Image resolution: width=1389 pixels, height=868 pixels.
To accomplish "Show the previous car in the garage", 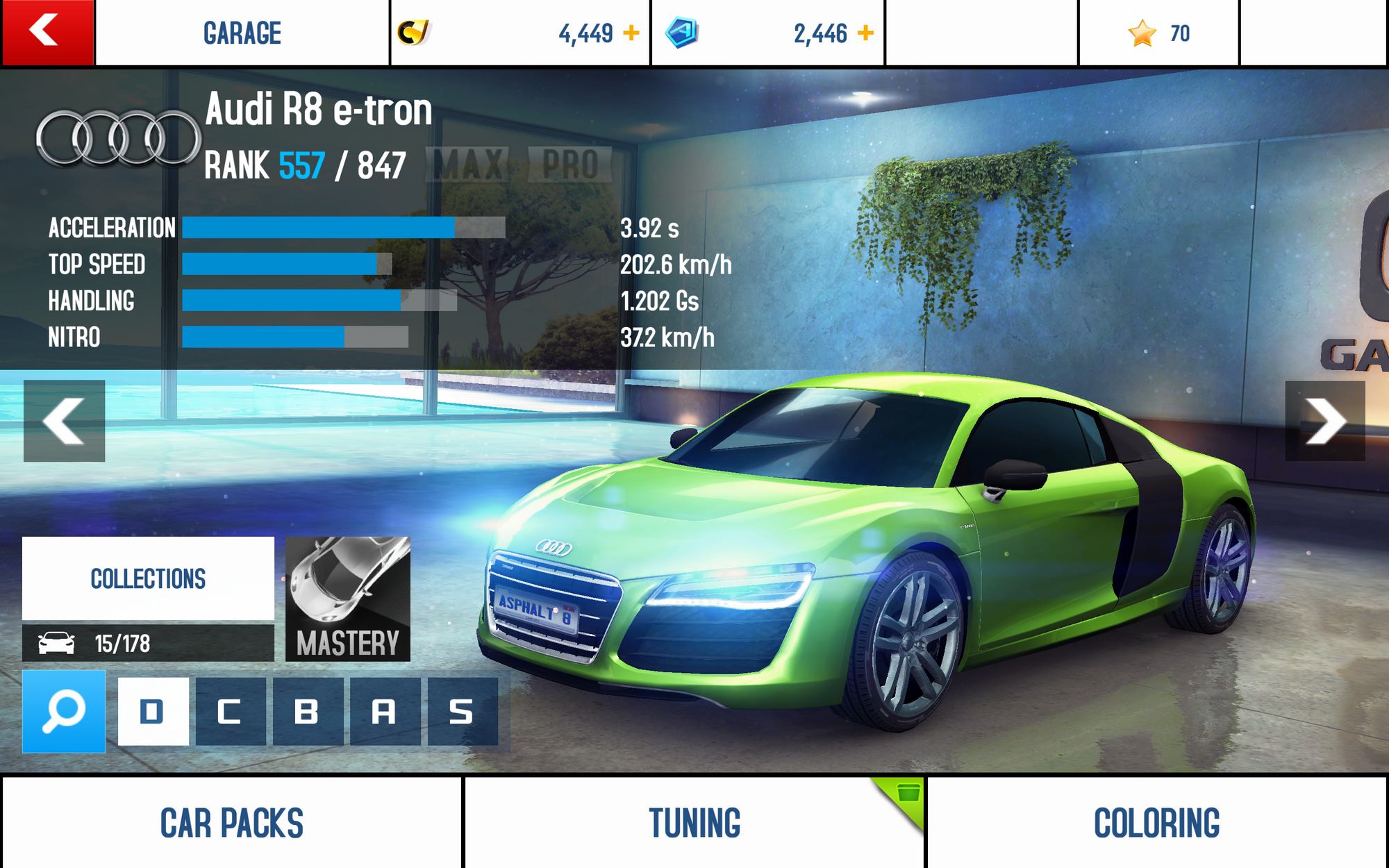I will point(64,421).
